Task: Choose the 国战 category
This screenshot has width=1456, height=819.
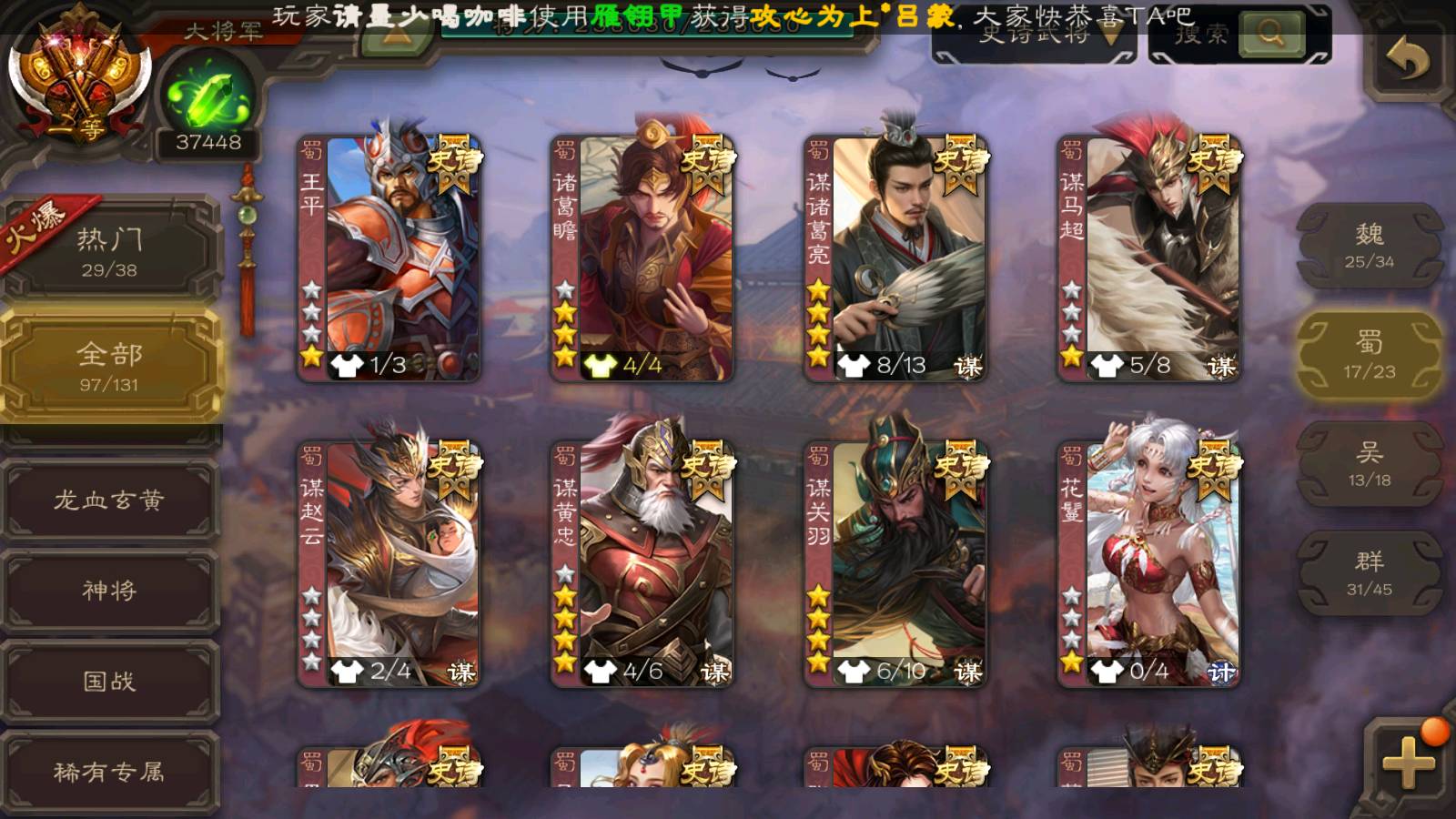Action: (x=109, y=681)
